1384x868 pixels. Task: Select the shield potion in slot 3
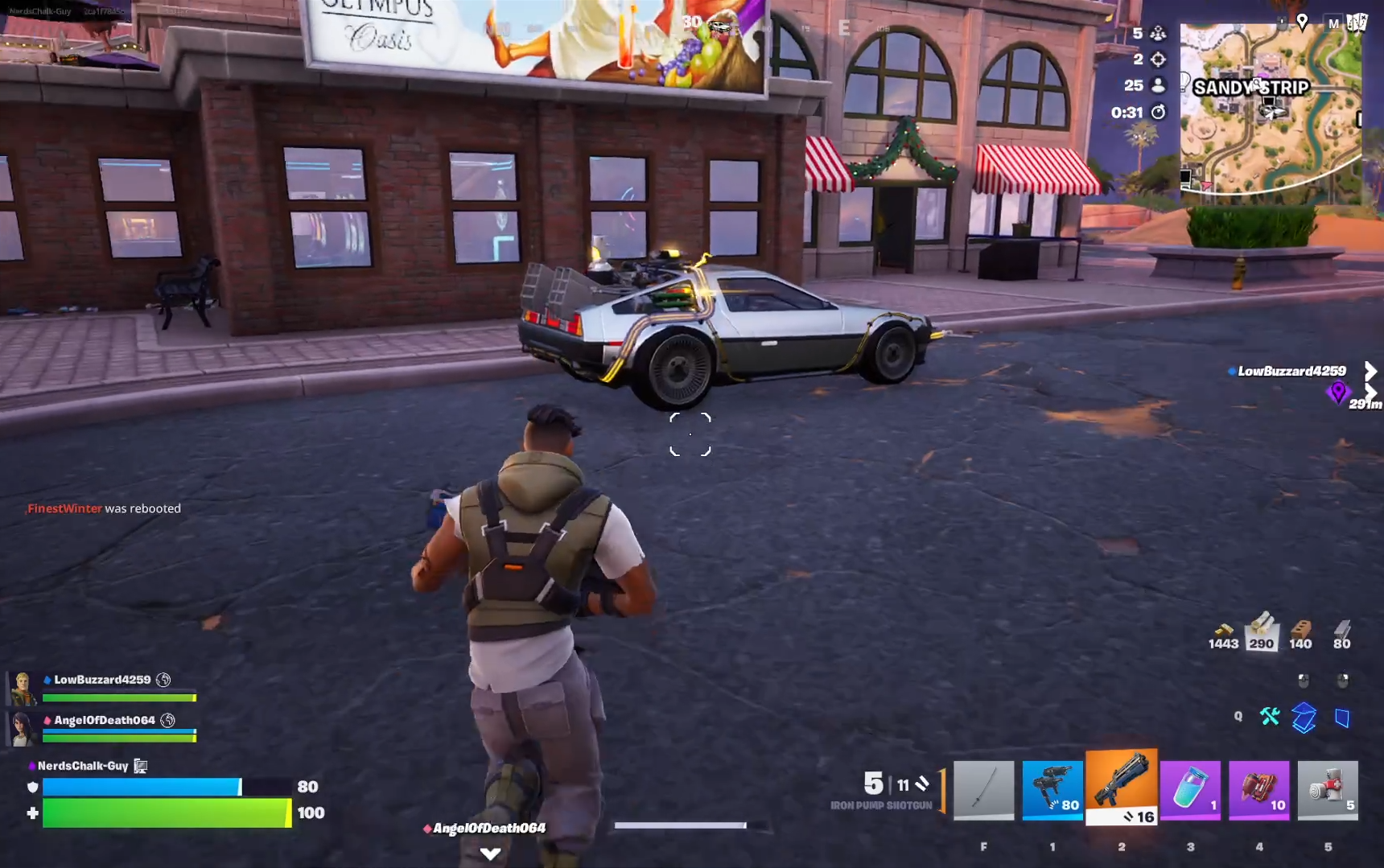tap(1190, 791)
